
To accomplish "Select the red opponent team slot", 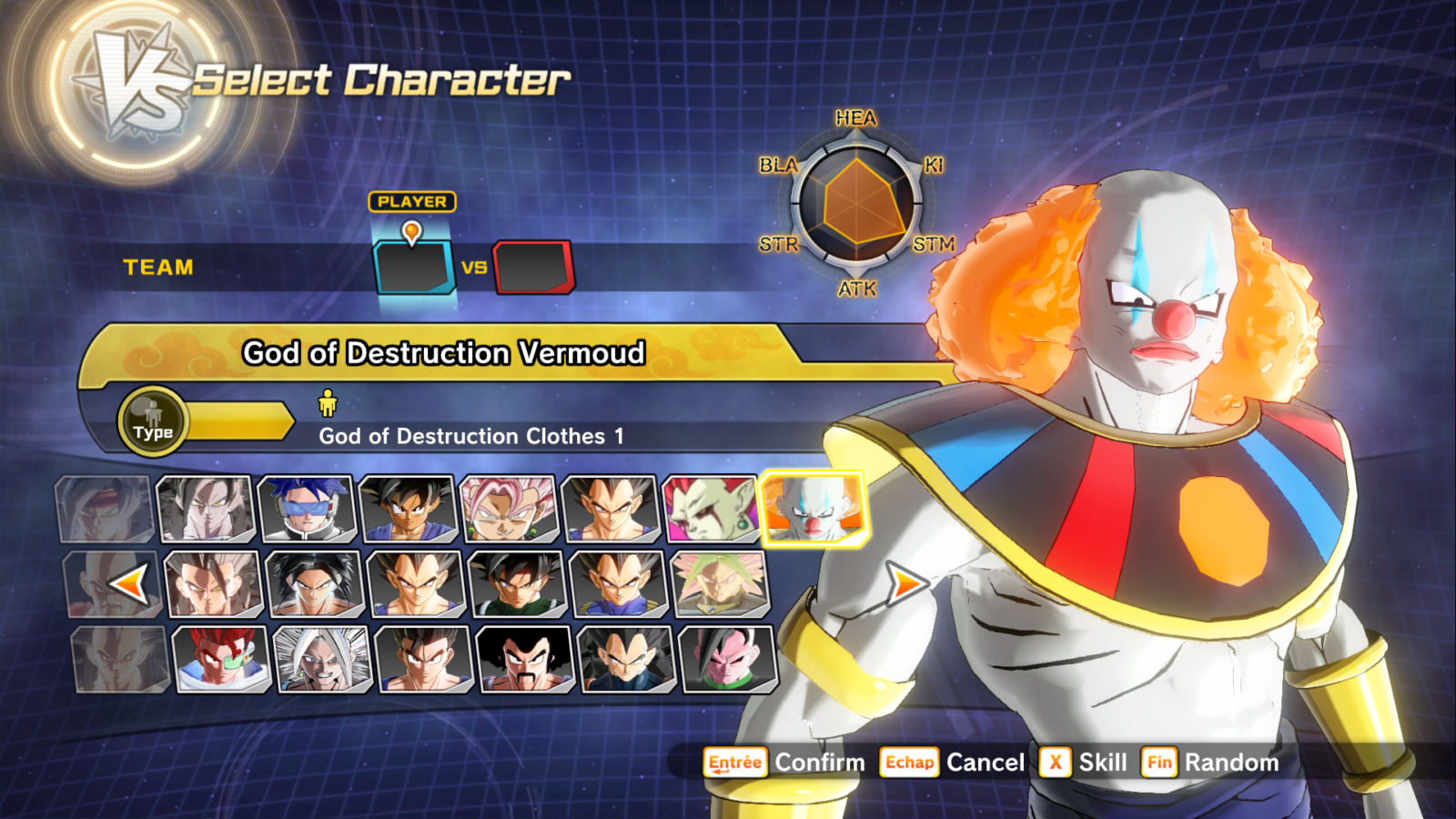I will click(533, 267).
